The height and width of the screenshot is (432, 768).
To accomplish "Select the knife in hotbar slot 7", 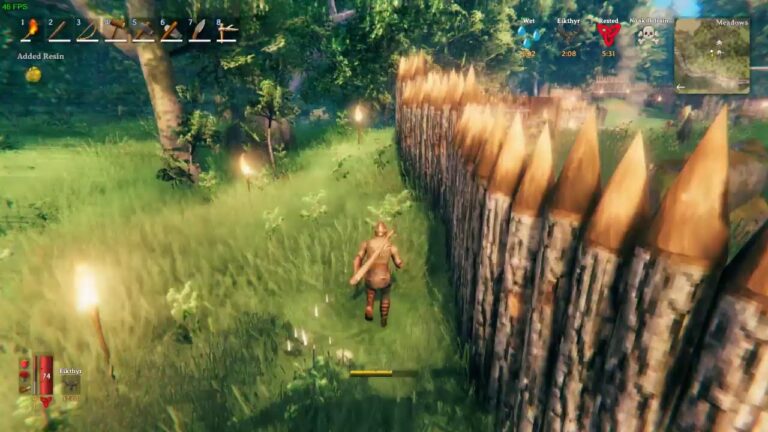I will [199, 31].
